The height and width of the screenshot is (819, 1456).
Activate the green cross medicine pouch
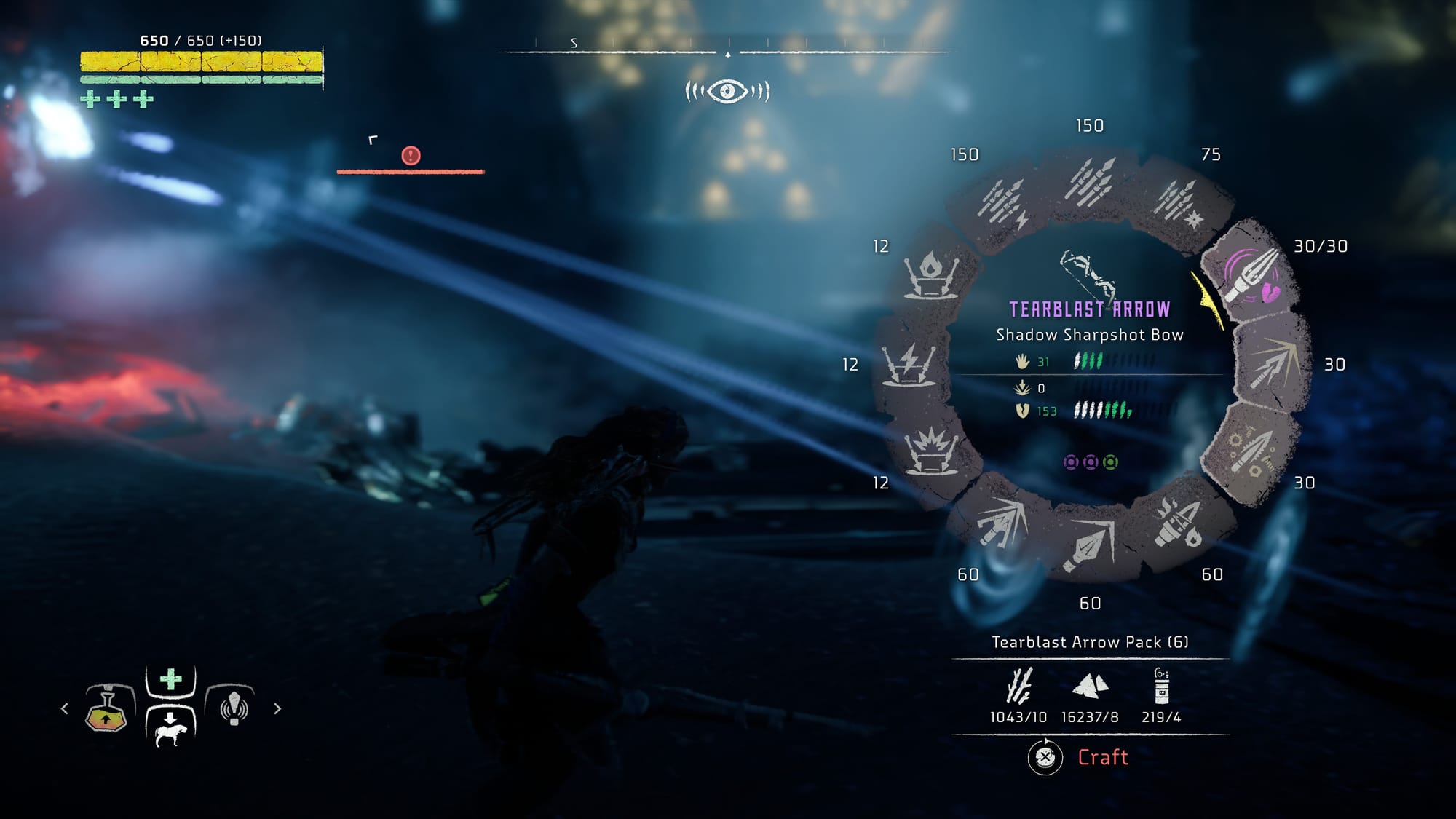[x=171, y=681]
